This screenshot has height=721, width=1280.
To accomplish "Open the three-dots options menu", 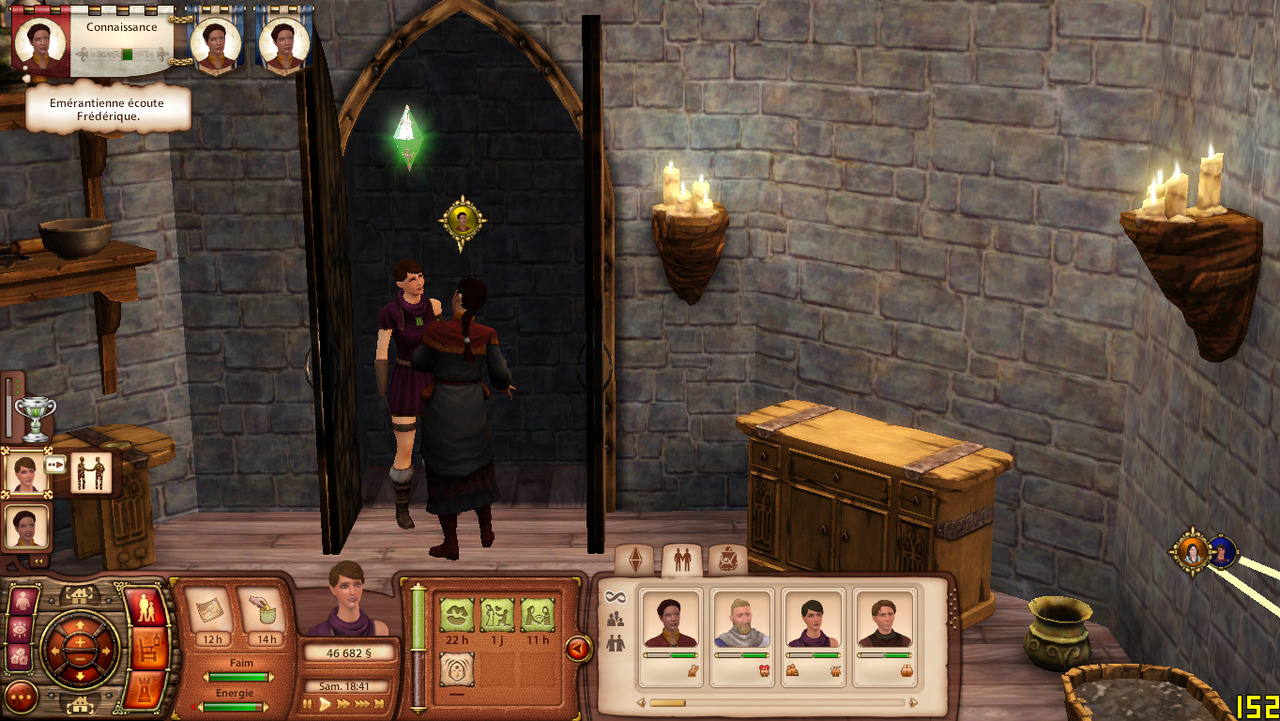I will point(21,696).
